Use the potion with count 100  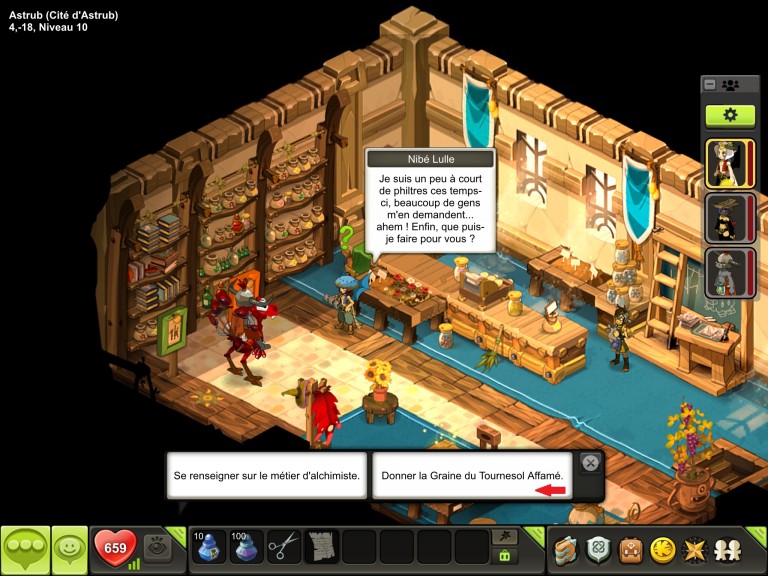click(x=246, y=547)
